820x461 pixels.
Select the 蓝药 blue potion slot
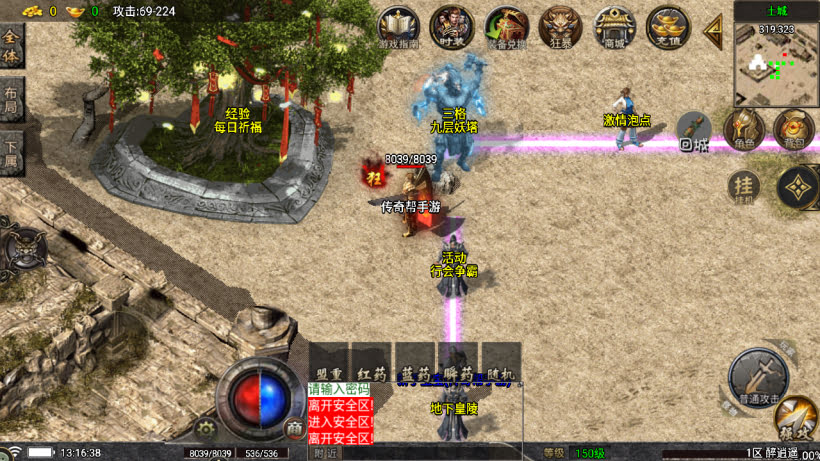click(415, 362)
